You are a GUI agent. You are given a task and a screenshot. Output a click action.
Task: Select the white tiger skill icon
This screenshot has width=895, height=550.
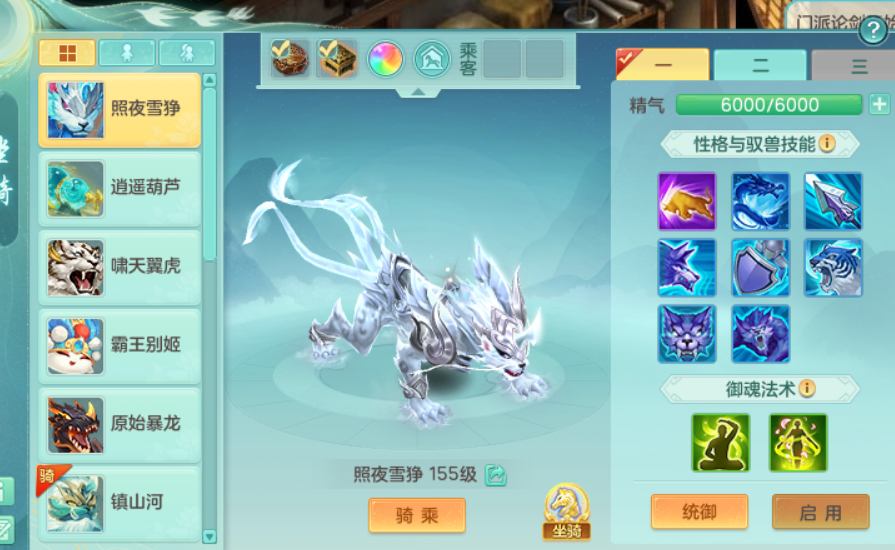[x=833, y=267]
